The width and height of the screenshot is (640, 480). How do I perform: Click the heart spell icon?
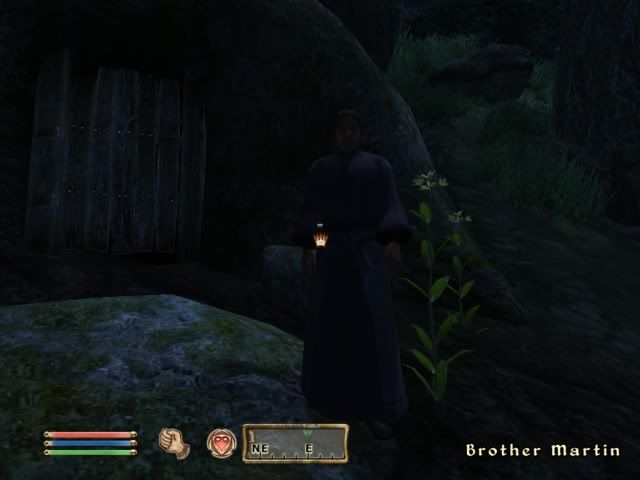coord(220,442)
